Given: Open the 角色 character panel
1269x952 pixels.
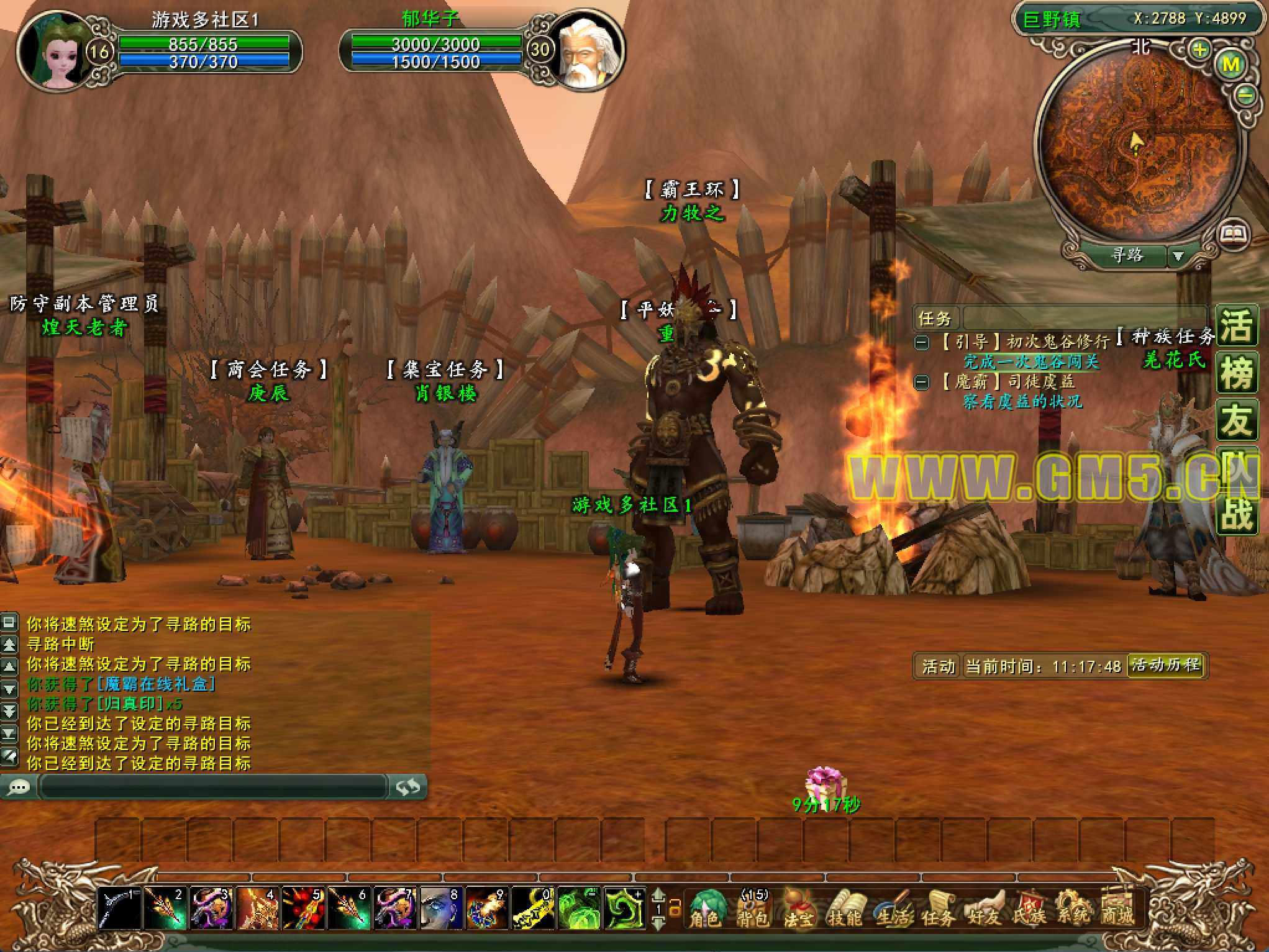Looking at the screenshot, I should [706, 908].
